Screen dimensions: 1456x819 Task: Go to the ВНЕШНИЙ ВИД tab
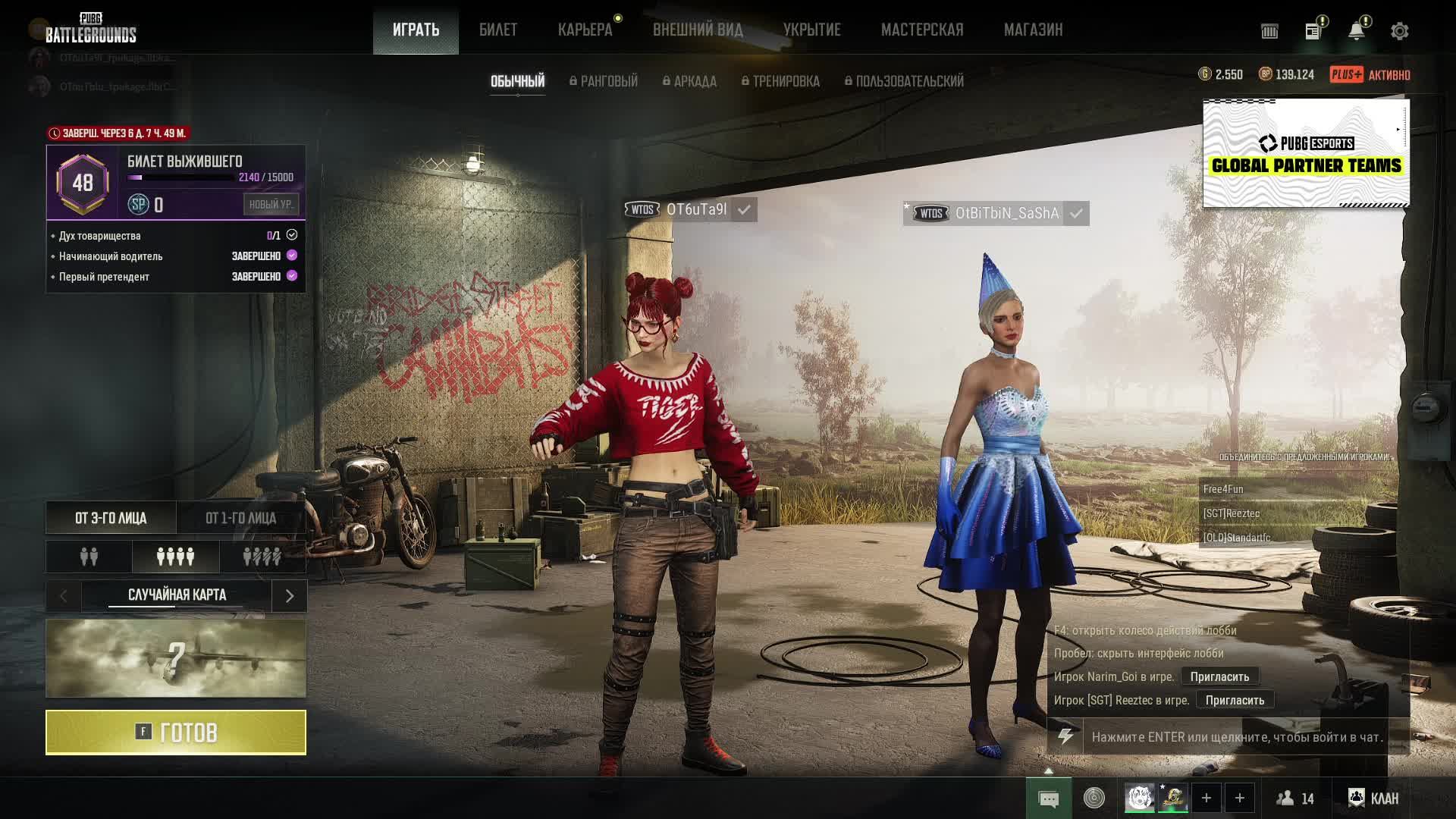click(x=698, y=30)
